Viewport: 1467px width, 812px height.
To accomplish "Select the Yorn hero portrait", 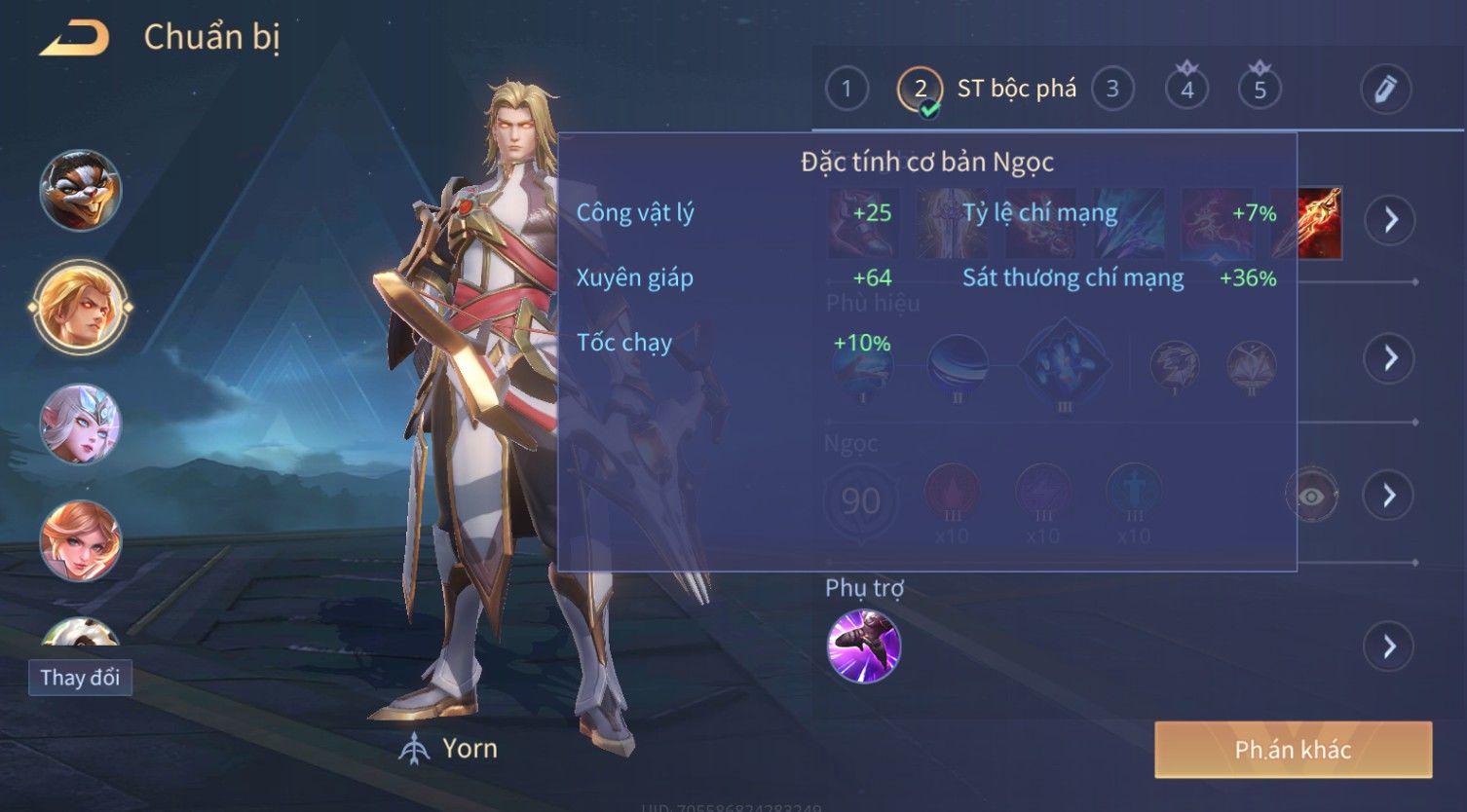I will tap(80, 307).
